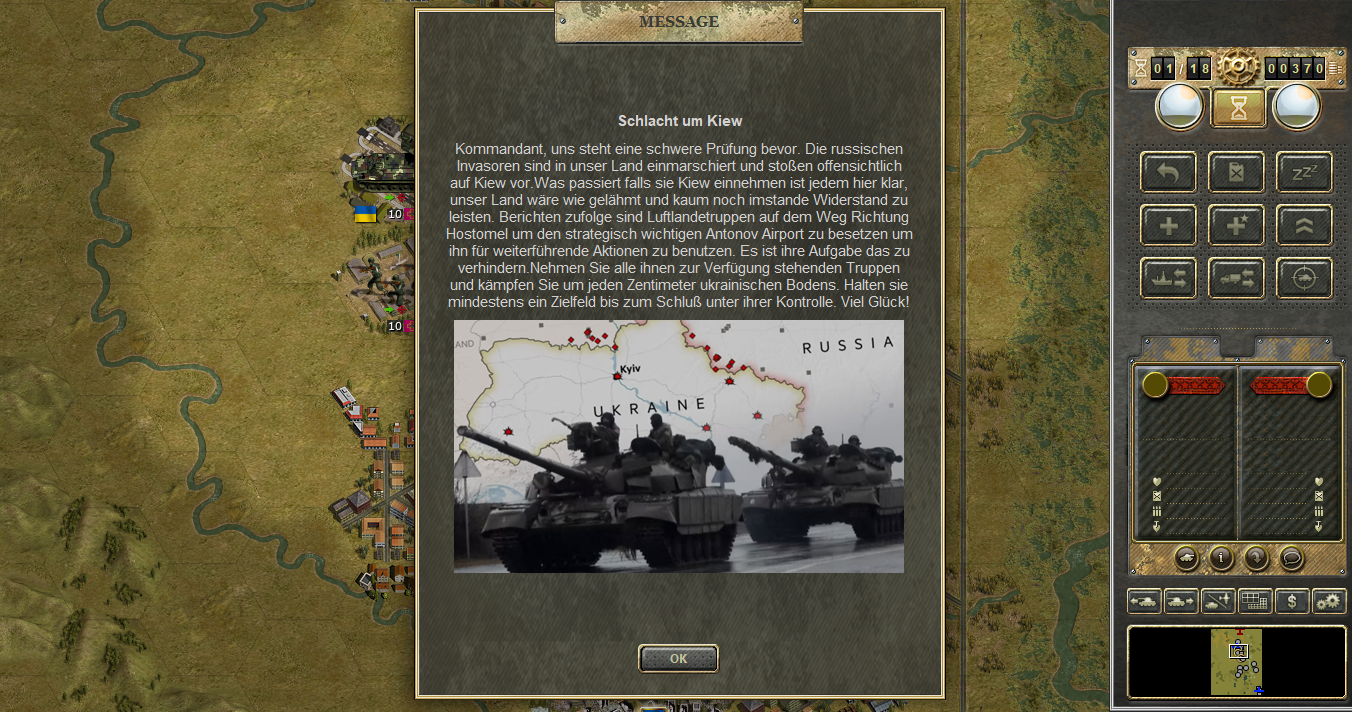
Task: Open the grid strategic map button
Action: [1255, 601]
